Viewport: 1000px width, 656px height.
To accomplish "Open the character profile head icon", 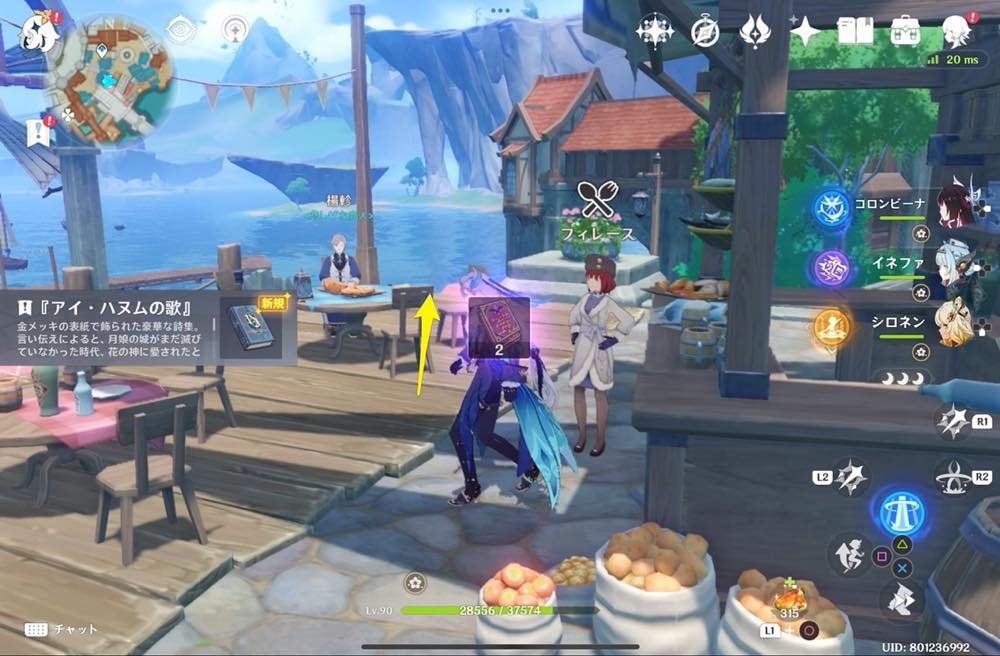I will (957, 30).
